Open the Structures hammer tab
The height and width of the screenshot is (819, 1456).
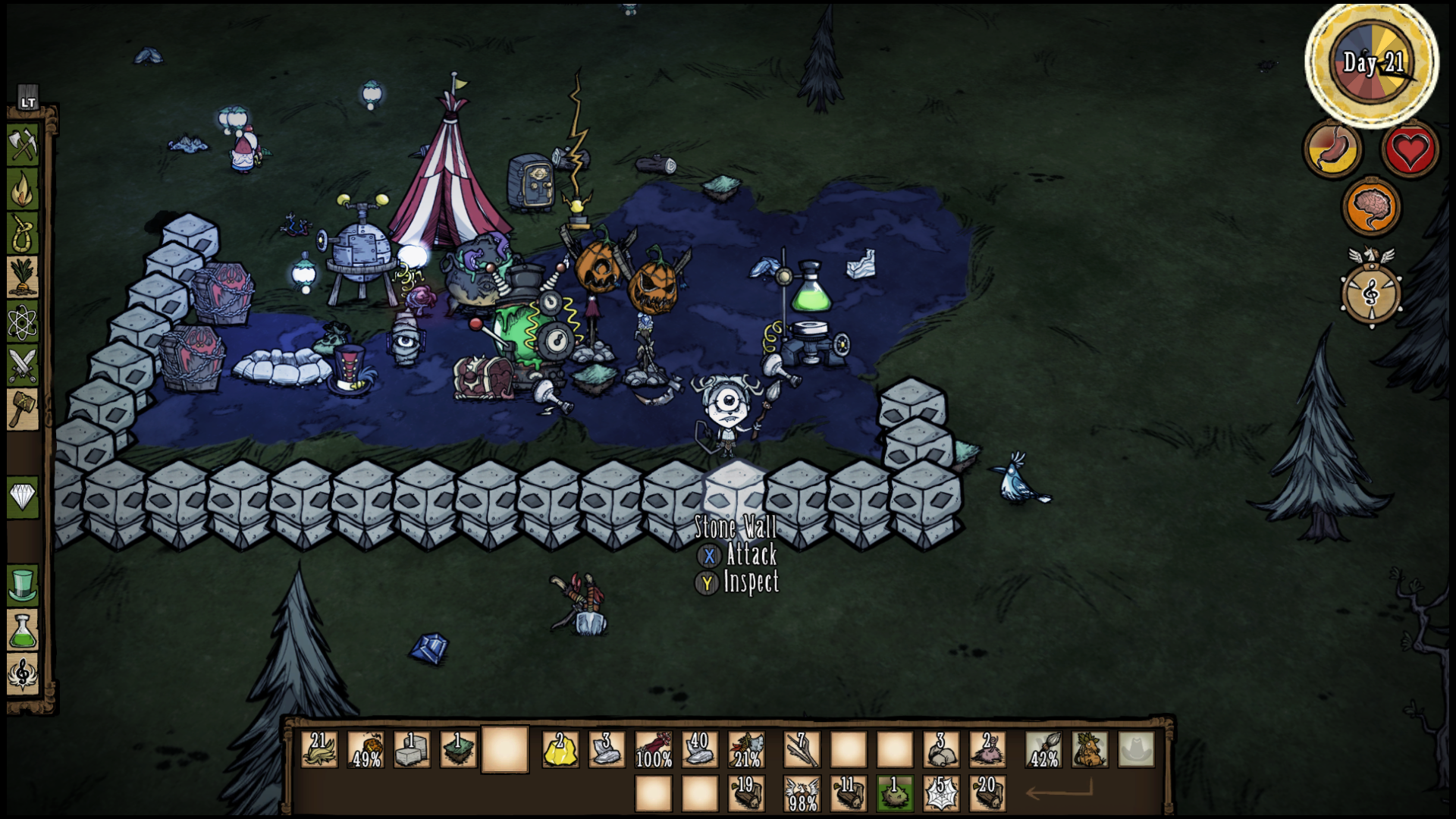click(23, 409)
